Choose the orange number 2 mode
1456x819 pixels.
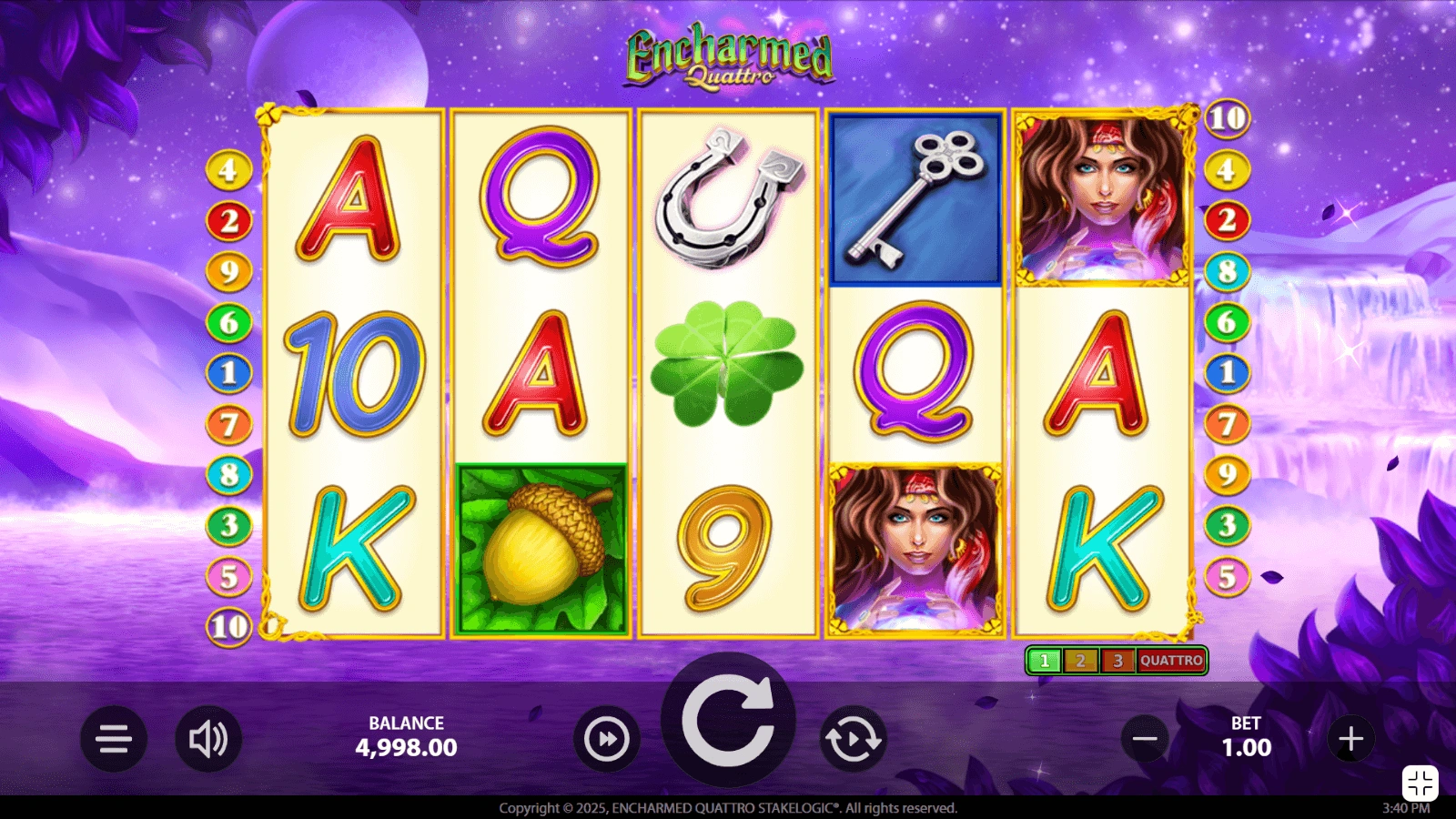point(1081,661)
